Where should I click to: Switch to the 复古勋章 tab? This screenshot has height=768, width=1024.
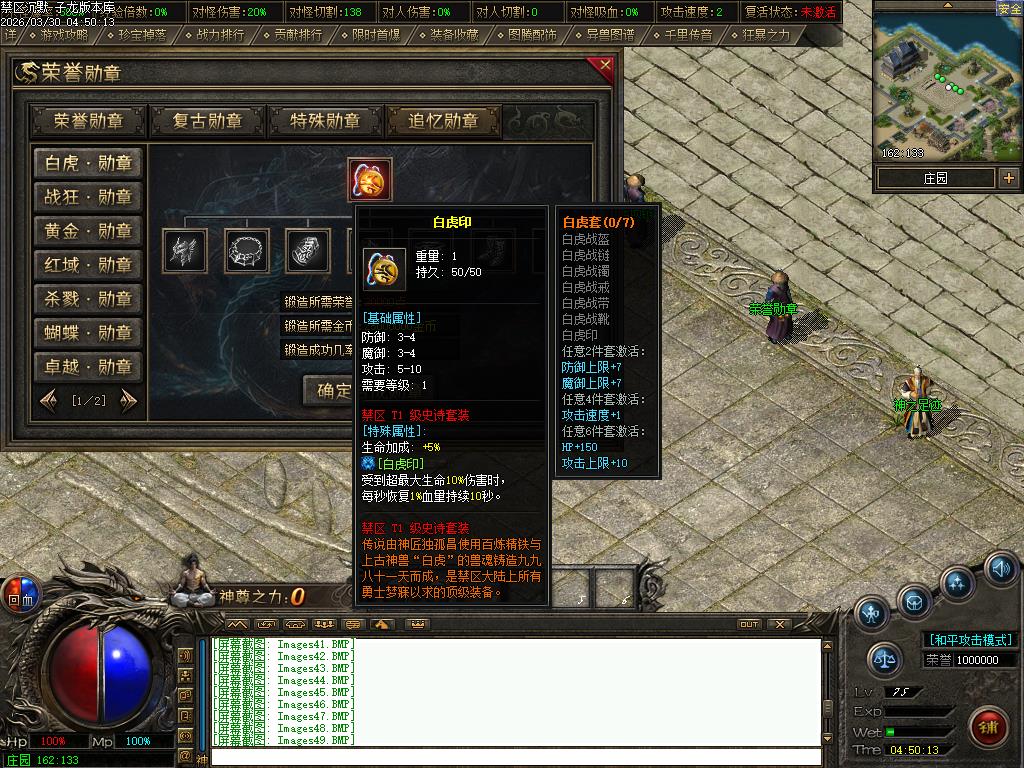(x=207, y=121)
